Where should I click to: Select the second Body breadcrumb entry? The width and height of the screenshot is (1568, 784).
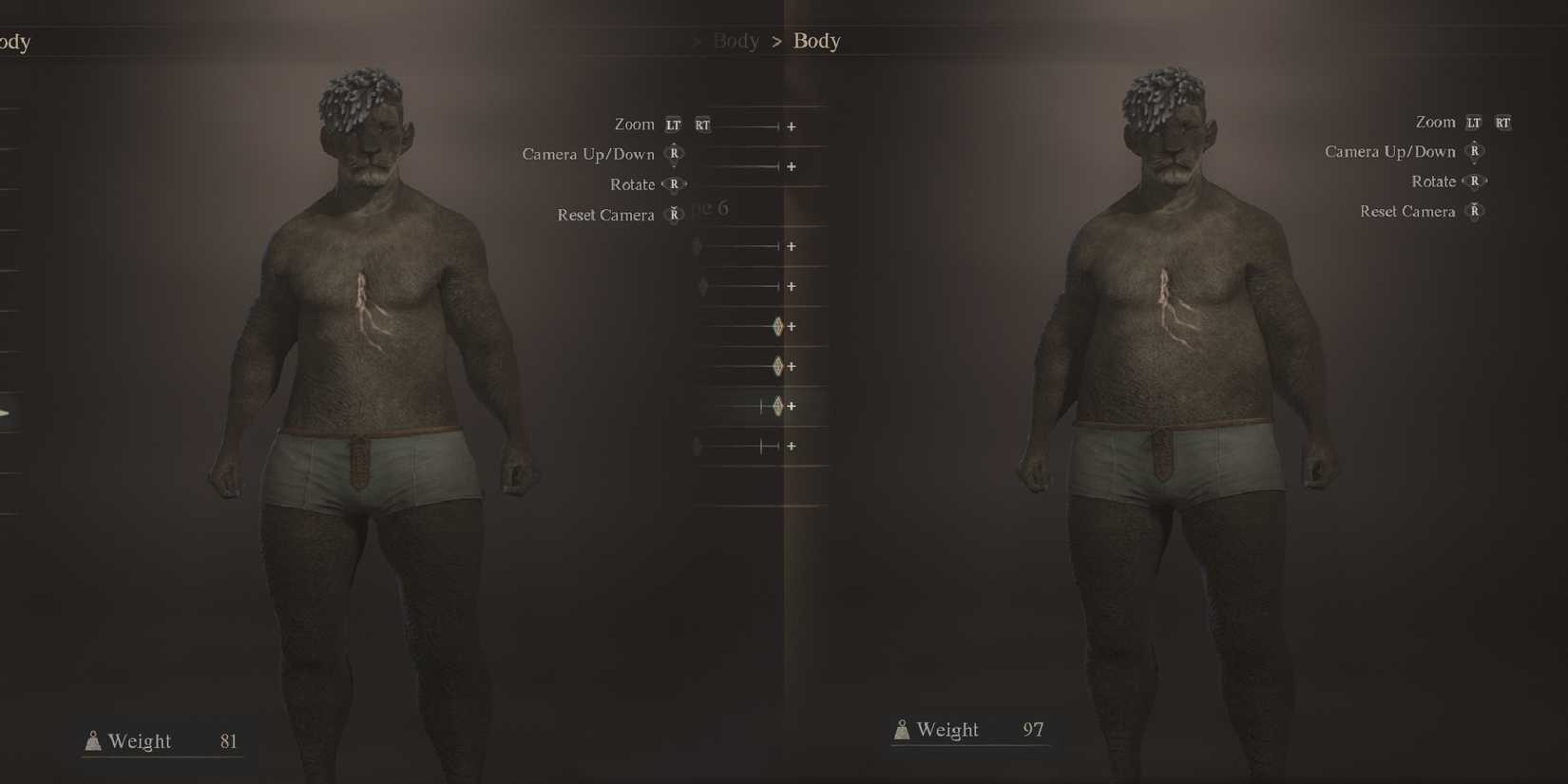point(815,40)
